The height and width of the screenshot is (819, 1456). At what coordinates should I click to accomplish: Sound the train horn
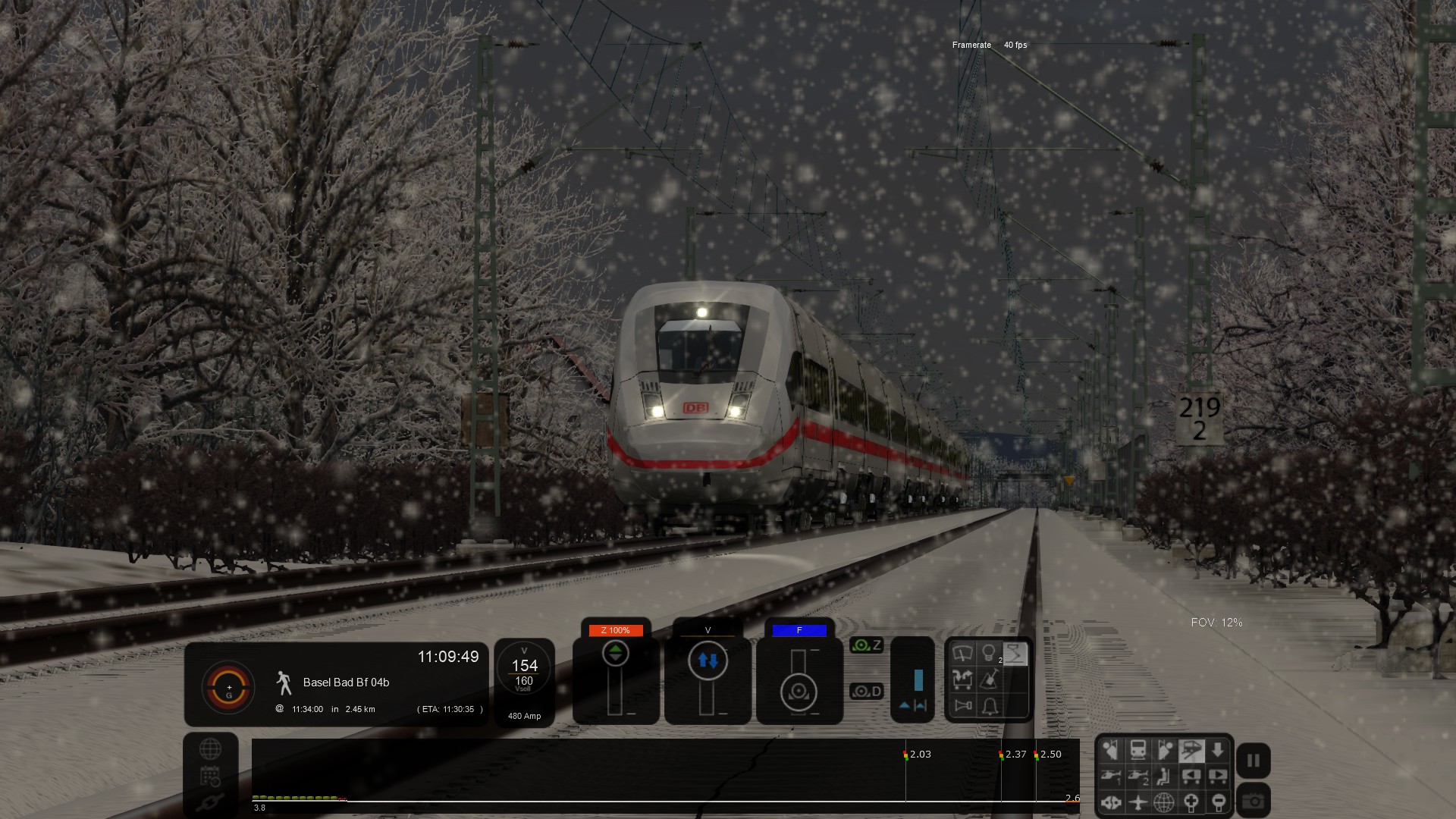(x=963, y=706)
